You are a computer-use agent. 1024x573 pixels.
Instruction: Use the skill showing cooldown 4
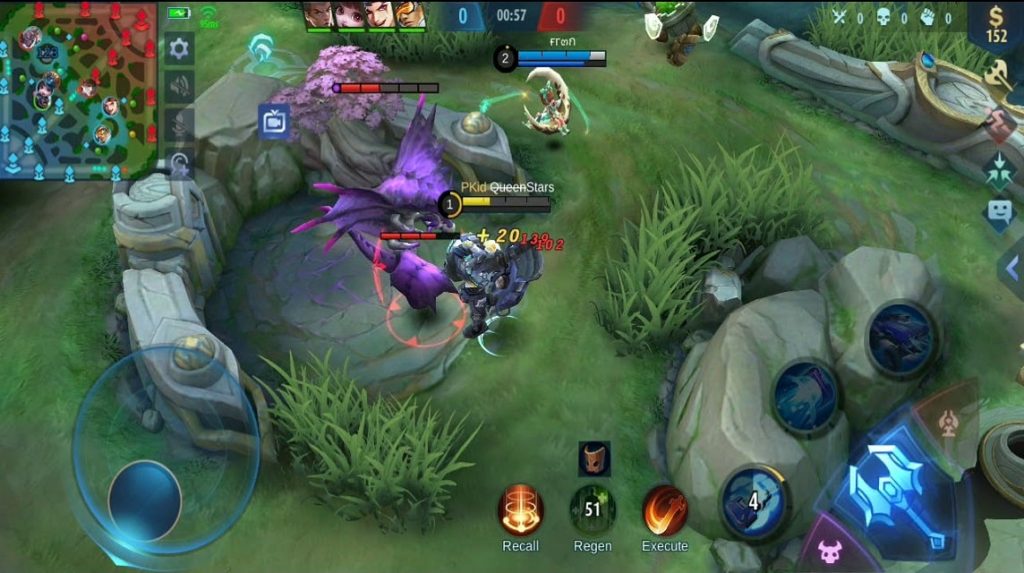coord(753,498)
